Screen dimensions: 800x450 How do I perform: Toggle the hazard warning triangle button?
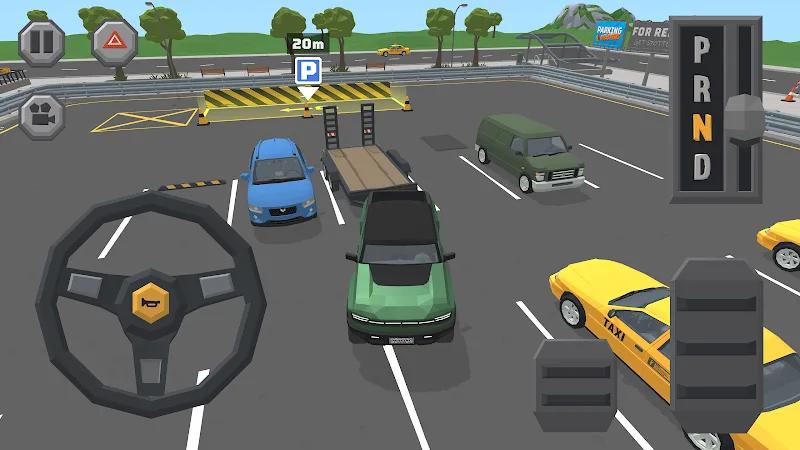tap(114, 42)
